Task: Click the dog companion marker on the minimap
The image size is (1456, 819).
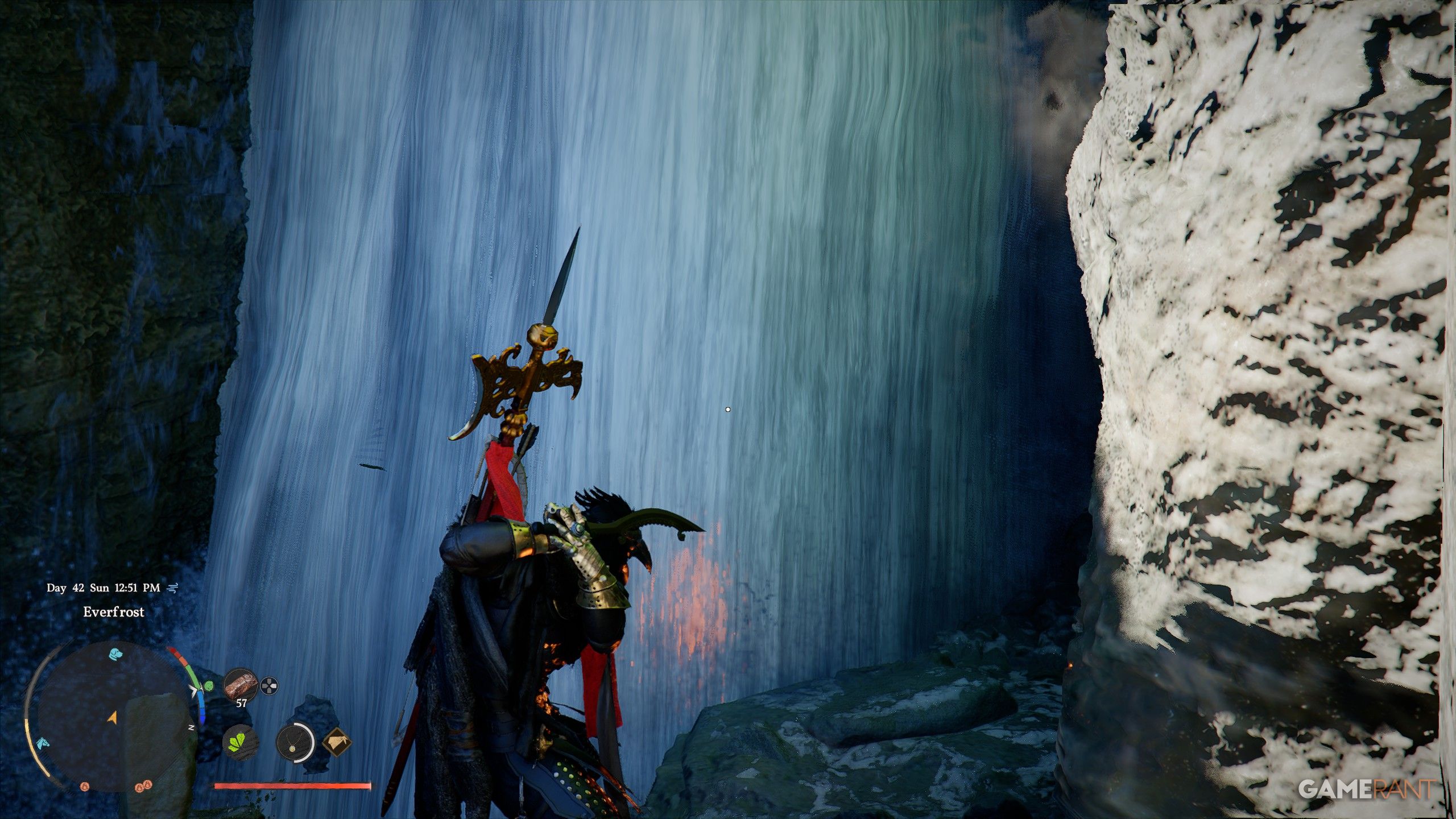Action: [115, 654]
